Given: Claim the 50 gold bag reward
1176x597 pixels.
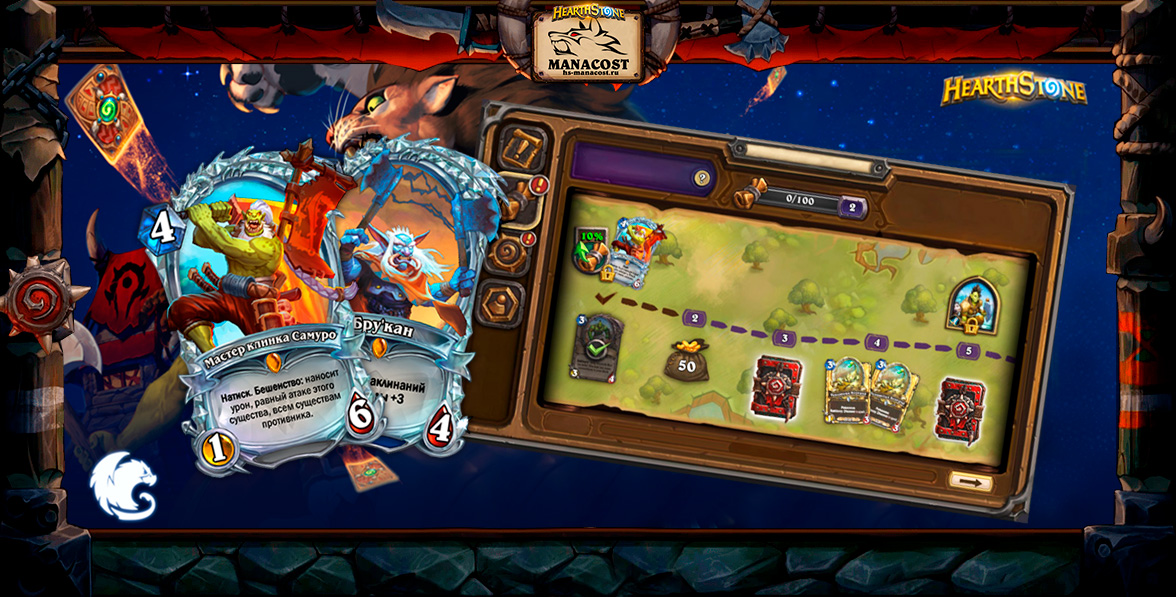Looking at the screenshot, I should click(x=686, y=361).
